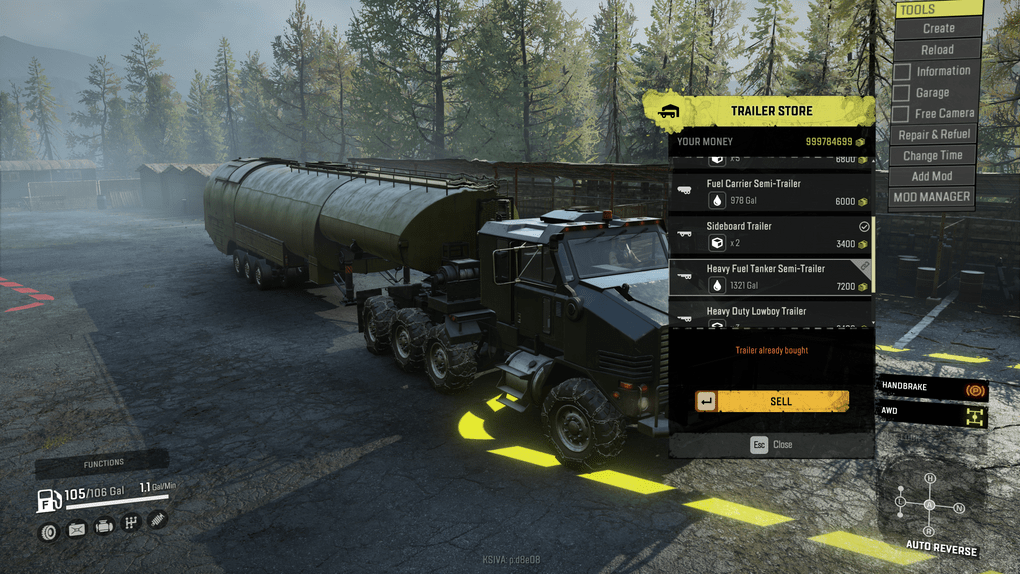Screen dimensions: 1020x574
Task: Sell the selected trailer
Action: click(781, 401)
